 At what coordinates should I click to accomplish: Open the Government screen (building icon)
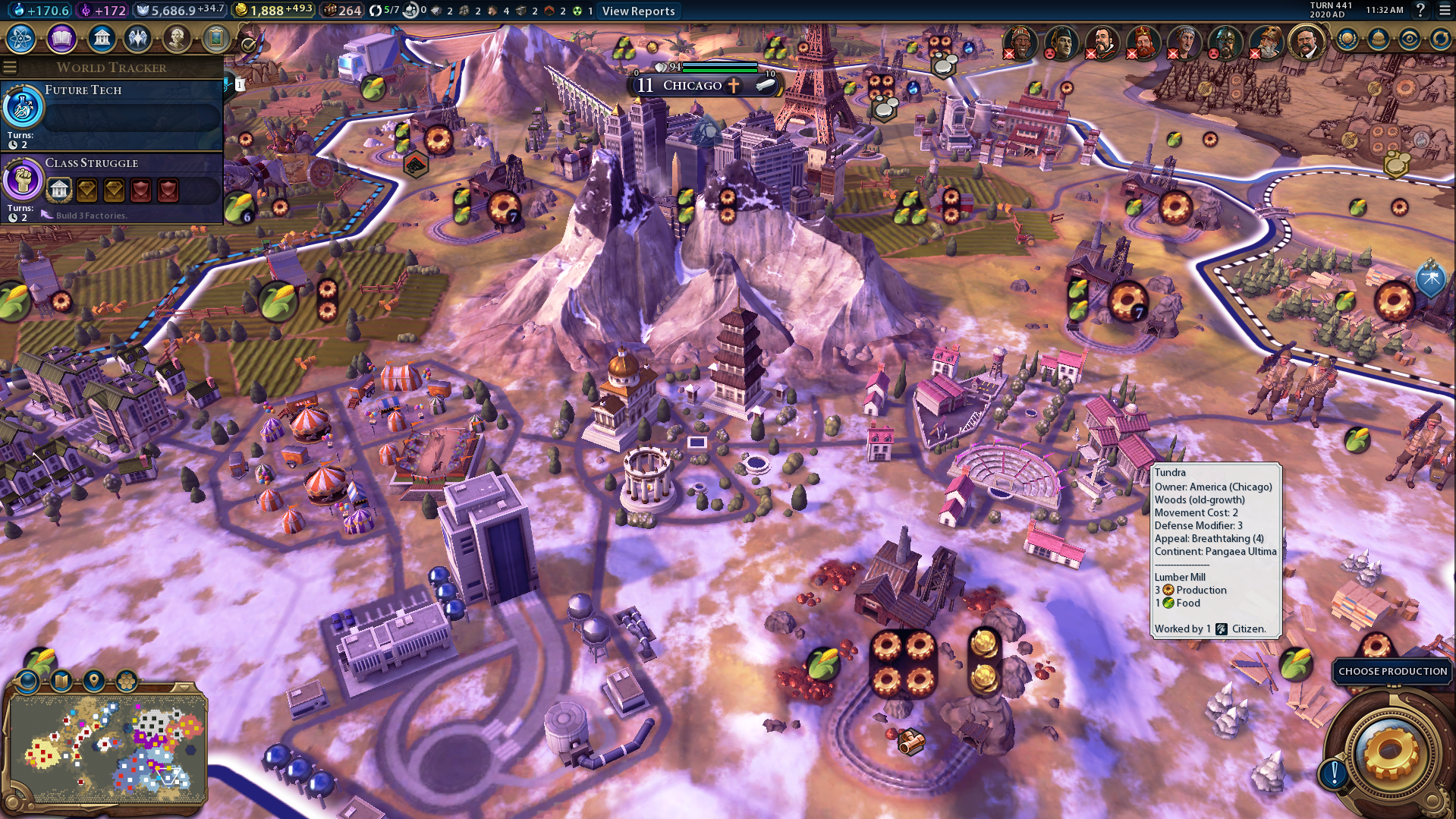click(x=102, y=38)
